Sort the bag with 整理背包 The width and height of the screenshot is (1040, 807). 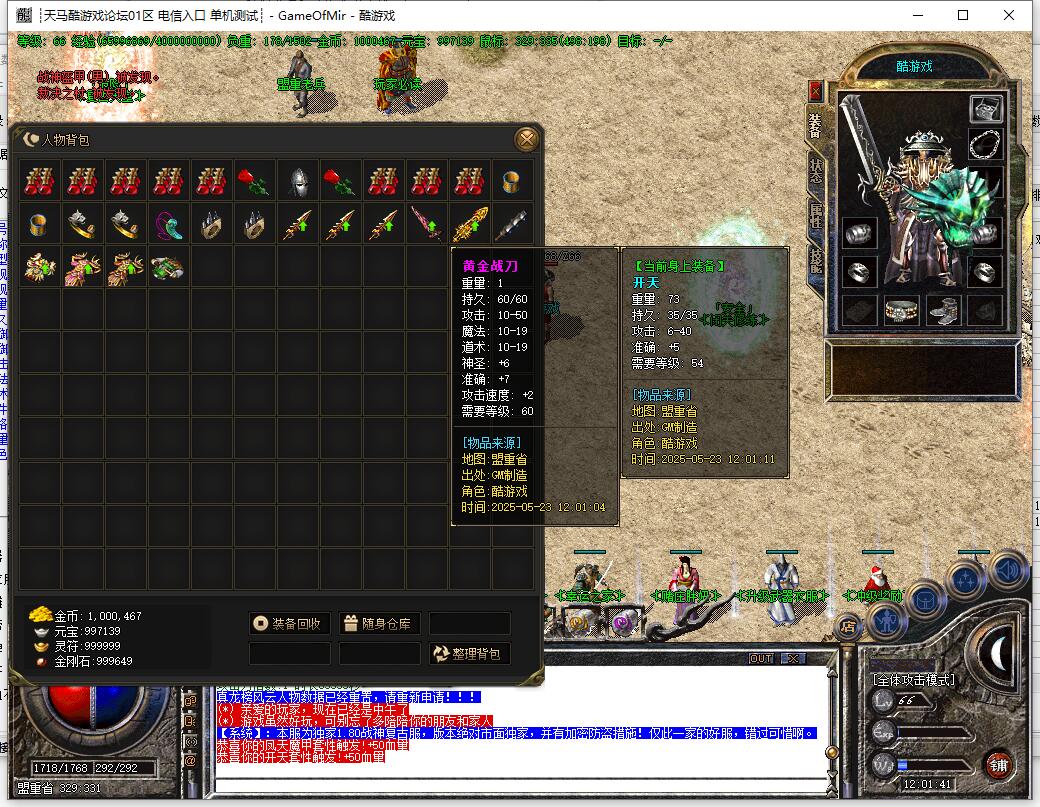point(470,654)
